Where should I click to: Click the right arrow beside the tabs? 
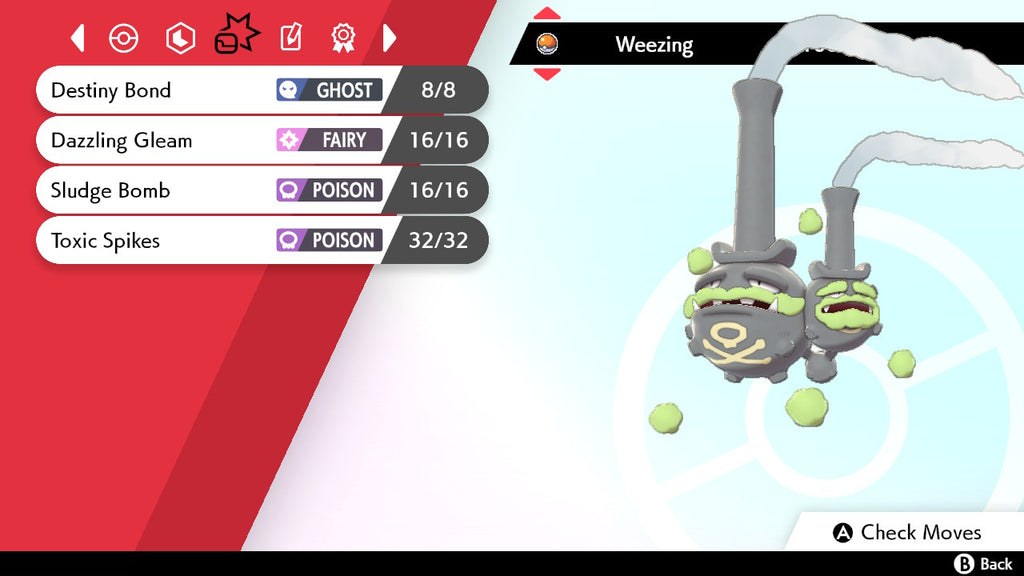390,38
